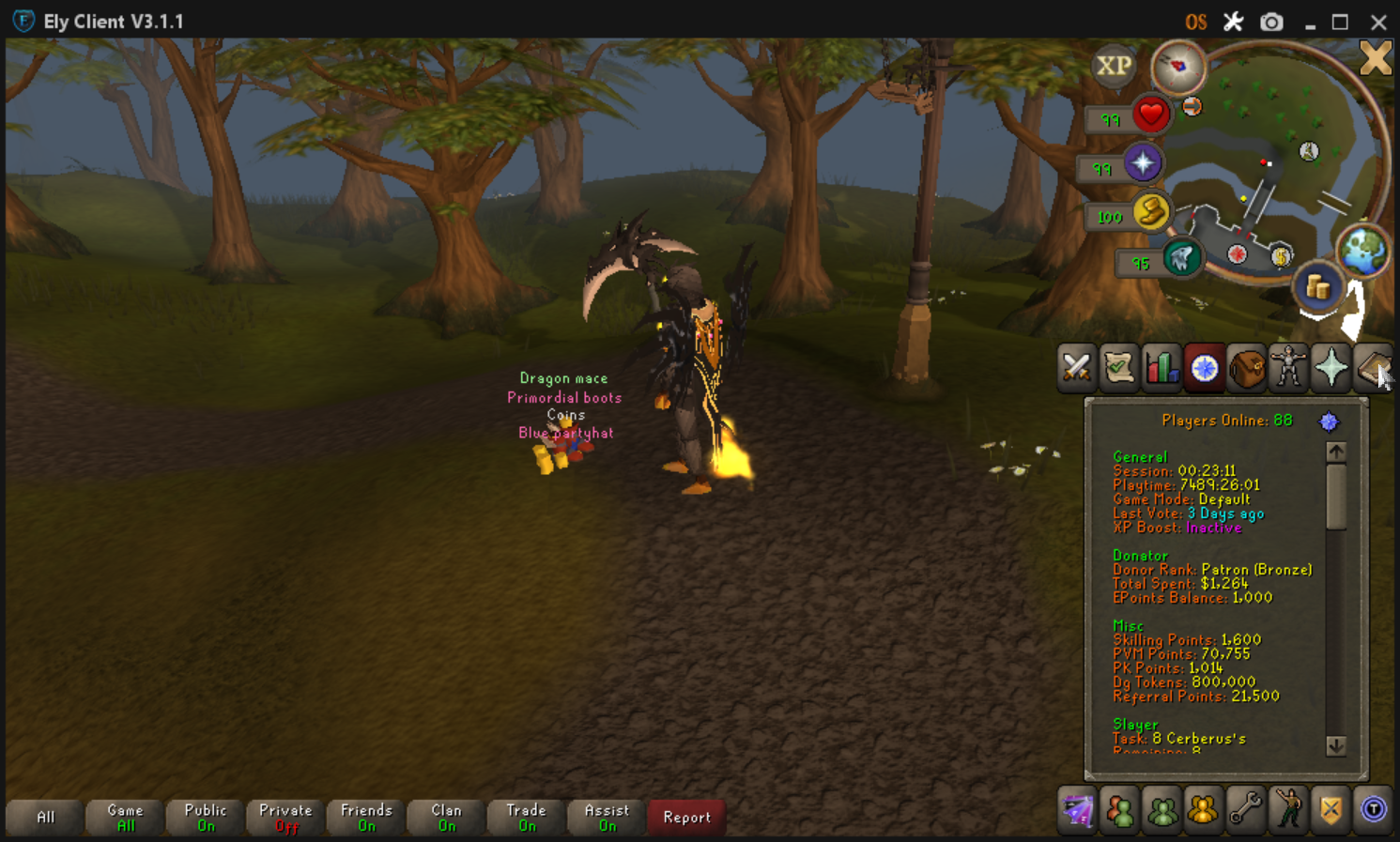Open the world map globe
The image size is (1400, 842).
point(1362,250)
